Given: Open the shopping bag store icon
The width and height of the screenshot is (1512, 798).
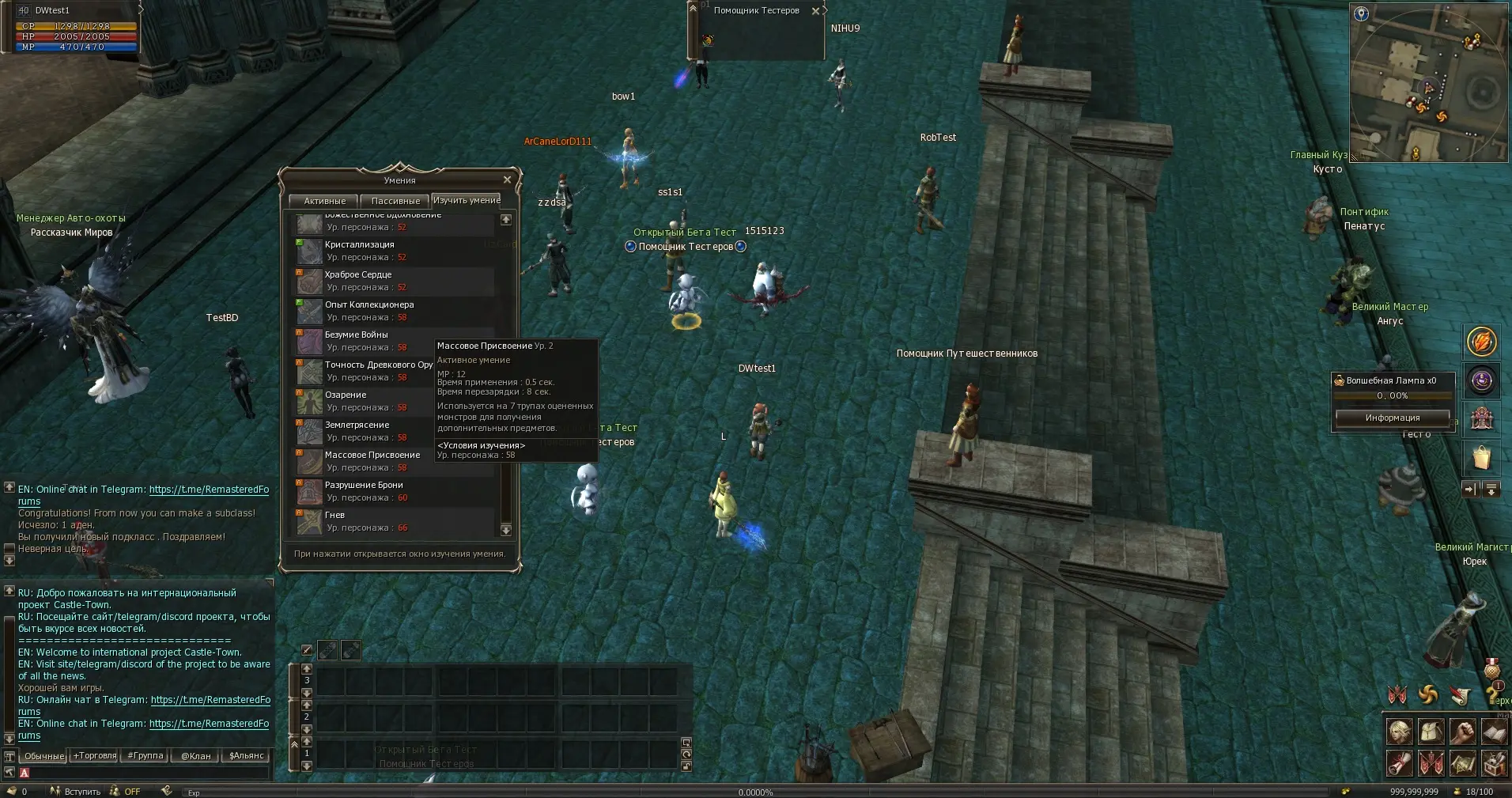Looking at the screenshot, I should (1481, 457).
